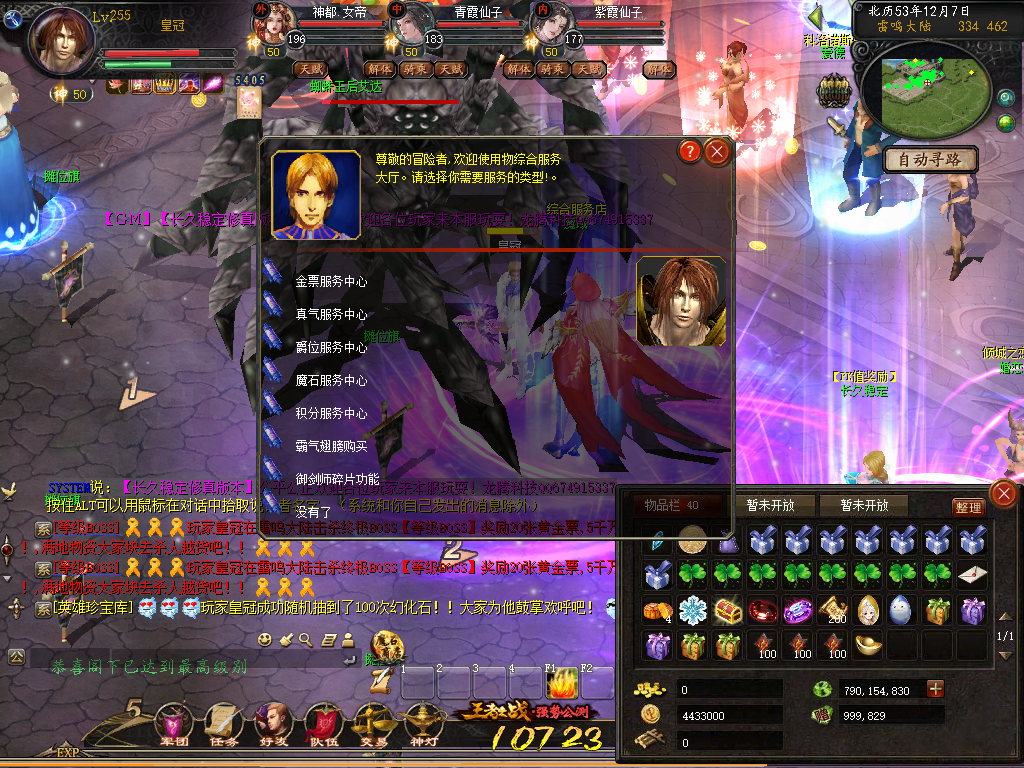Open the 任务 quest menu
The image size is (1024, 768).
click(x=223, y=724)
